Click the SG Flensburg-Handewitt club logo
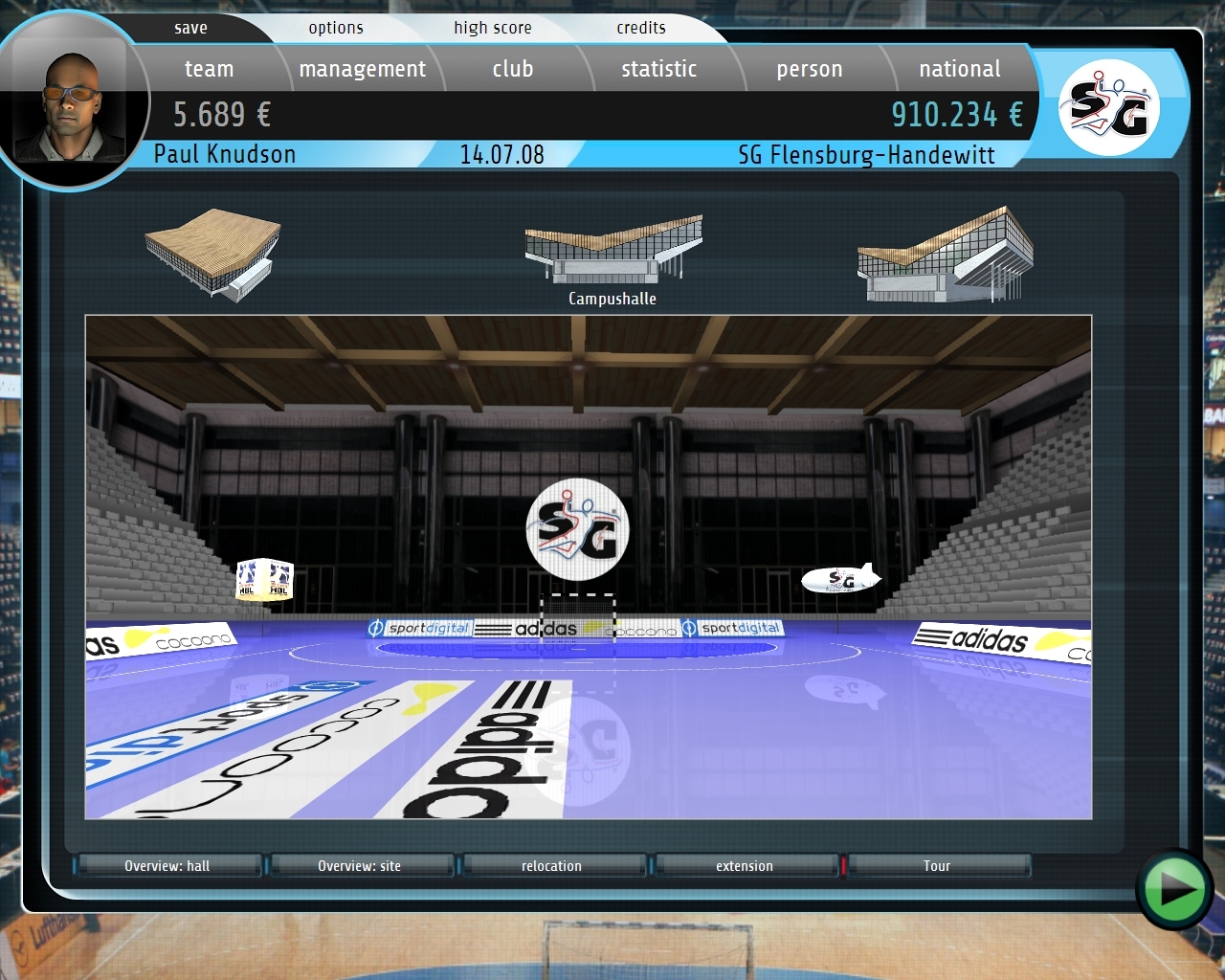 [1108, 107]
